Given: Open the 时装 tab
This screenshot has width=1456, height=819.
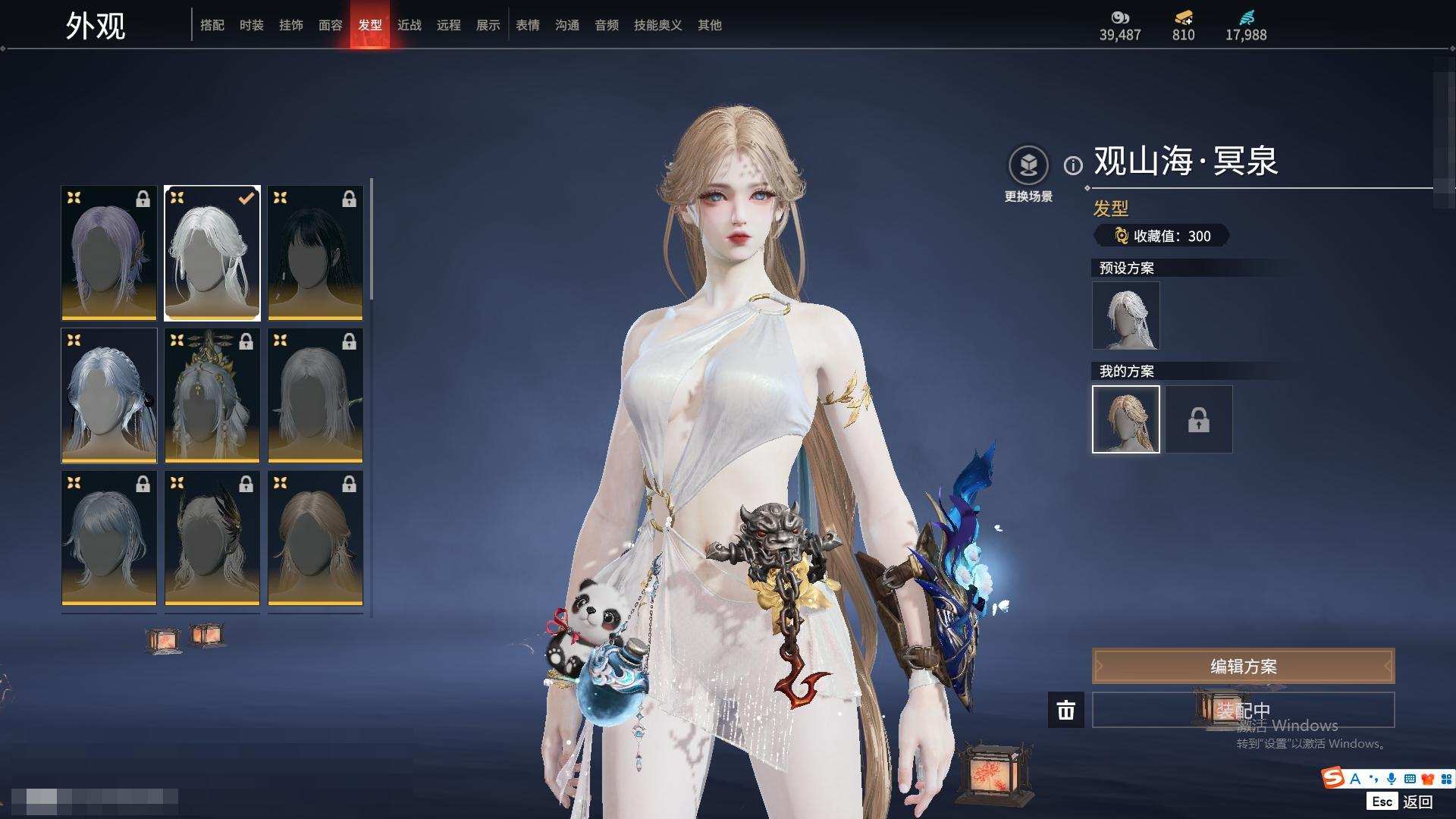Looking at the screenshot, I should coord(251,25).
